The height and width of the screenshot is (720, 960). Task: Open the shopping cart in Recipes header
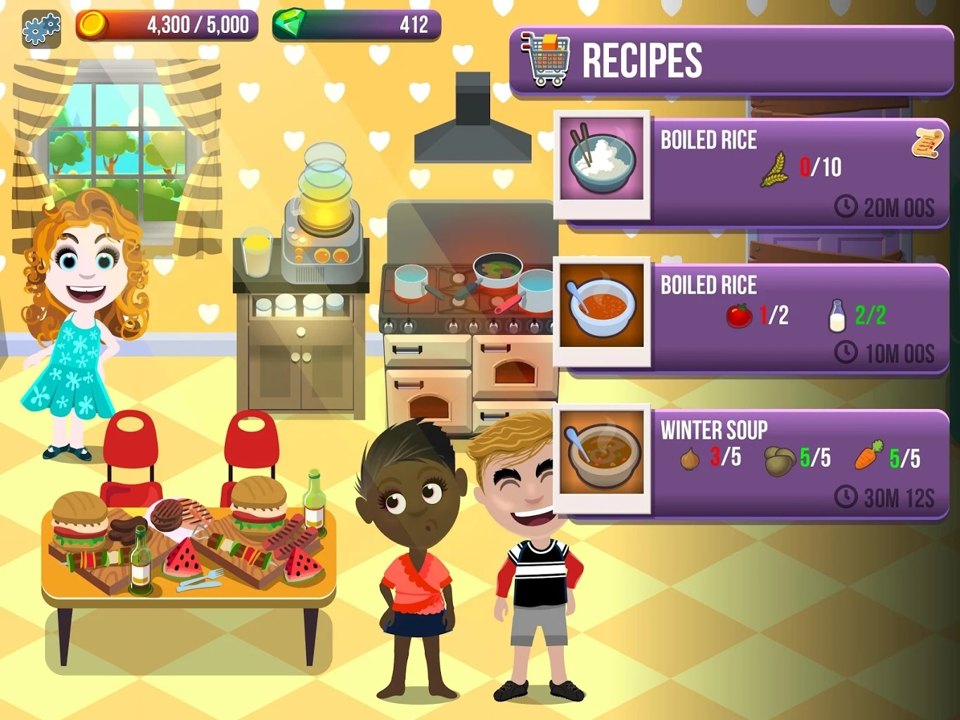546,59
